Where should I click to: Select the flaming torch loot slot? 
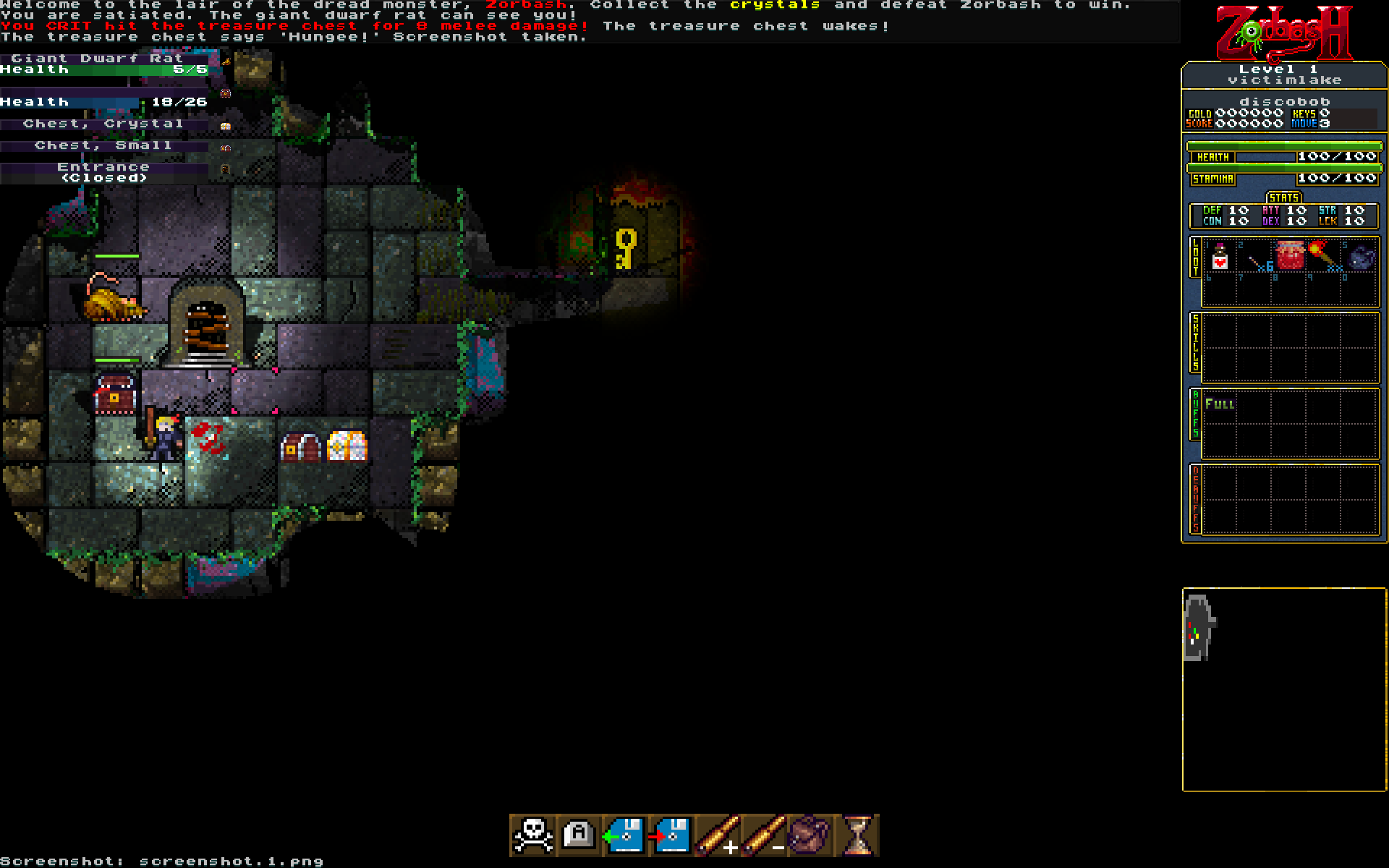click(x=1325, y=257)
